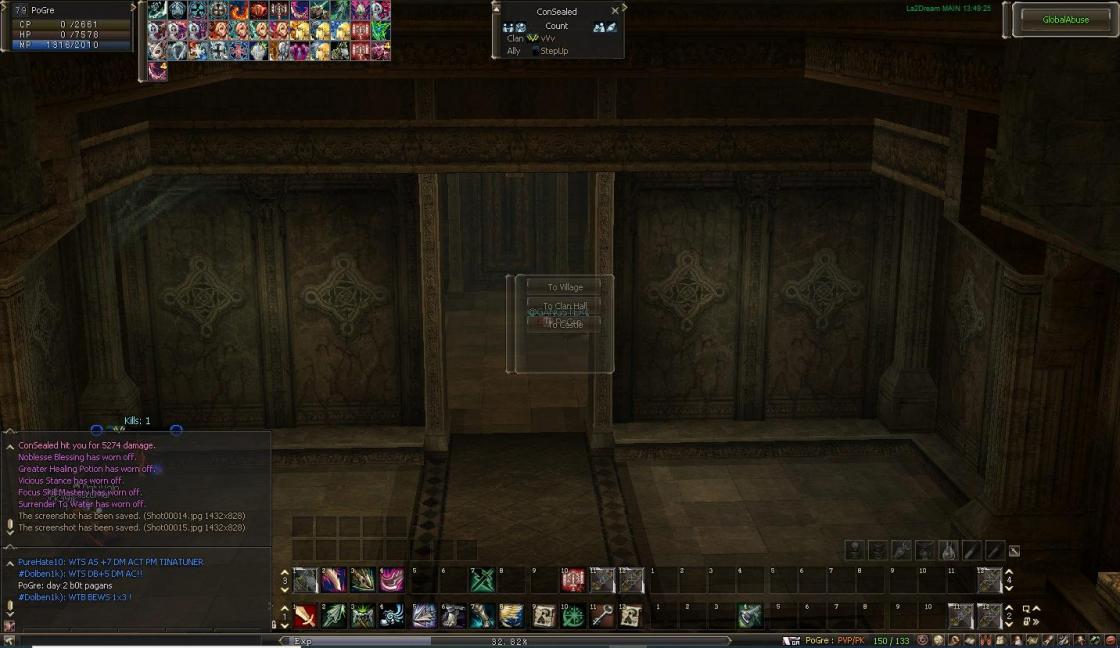This screenshot has width=1120, height=648.
Task: Click PureHate10's trade chat message
Action: [110, 562]
